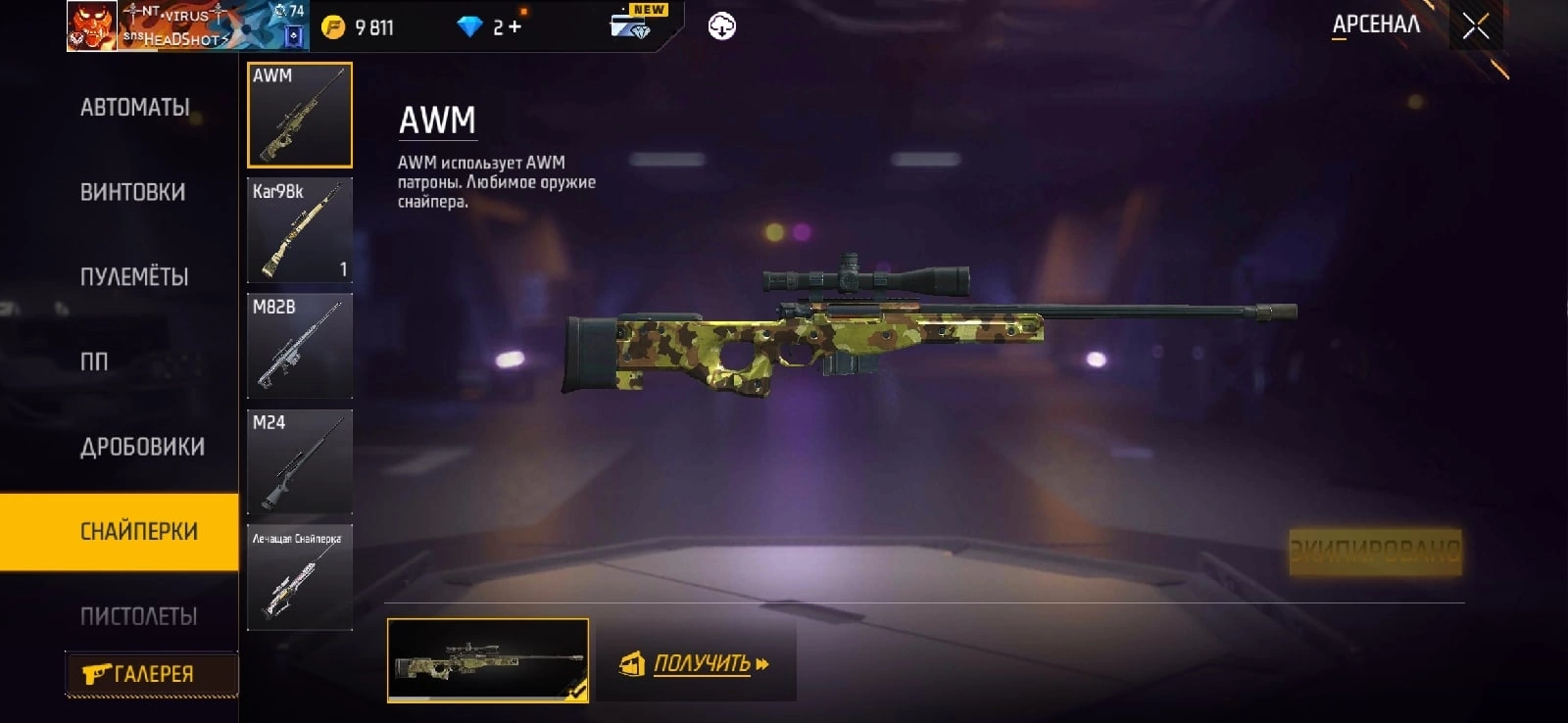Close the Арсенал screen
This screenshot has height=723, width=1568.
pyautogui.click(x=1475, y=26)
